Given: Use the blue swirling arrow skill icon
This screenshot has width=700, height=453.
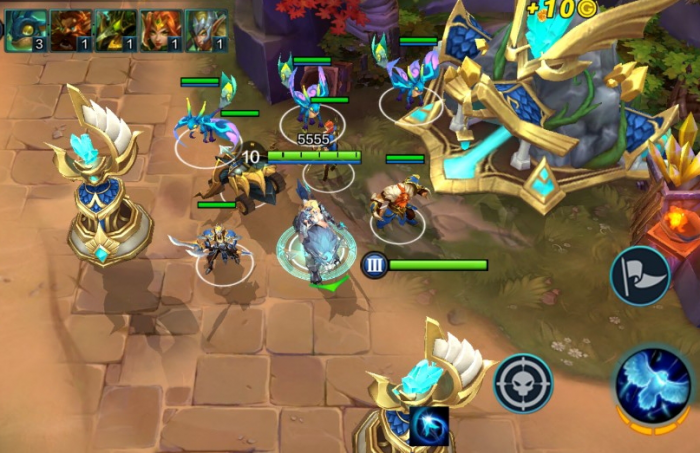Looking at the screenshot, I should click(428, 426).
